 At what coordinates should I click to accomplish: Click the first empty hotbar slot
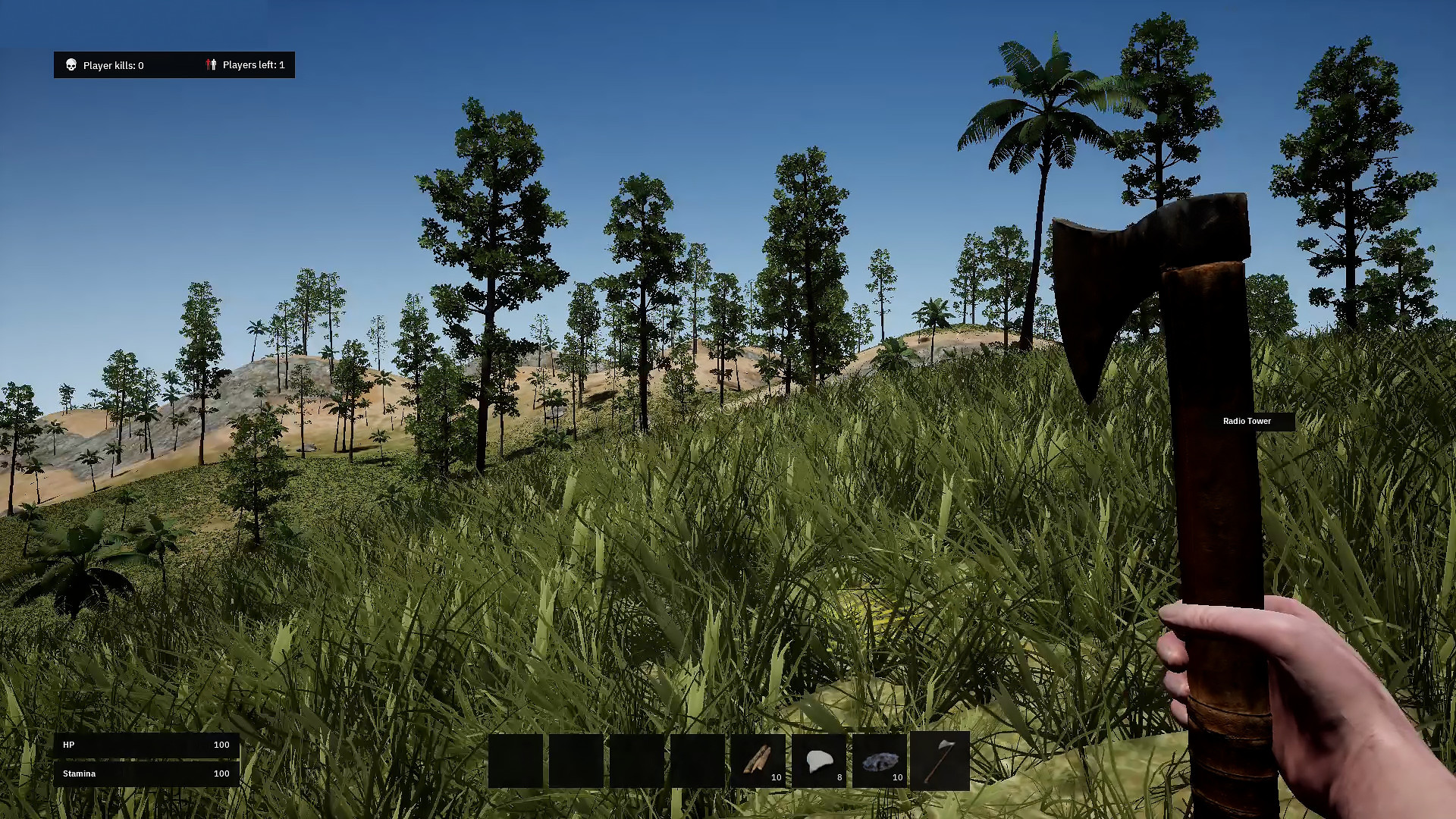point(515,761)
